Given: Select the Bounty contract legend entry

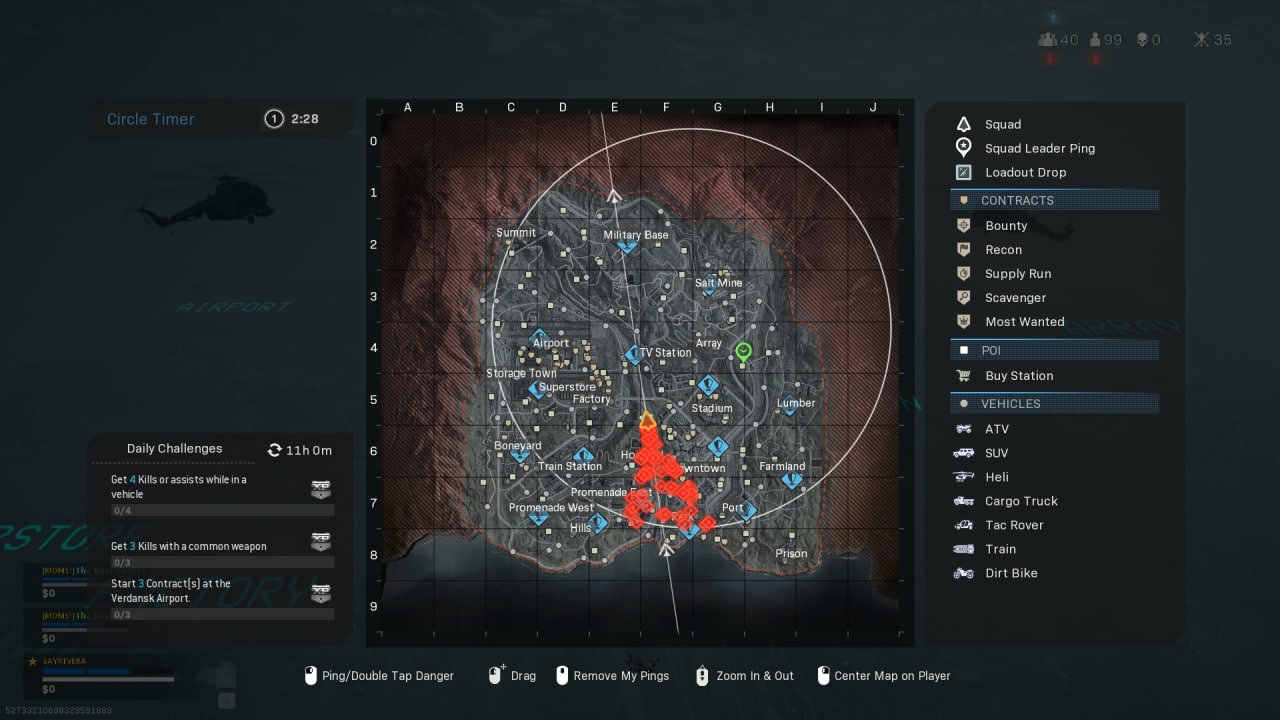Looking at the screenshot, I should coord(1005,226).
